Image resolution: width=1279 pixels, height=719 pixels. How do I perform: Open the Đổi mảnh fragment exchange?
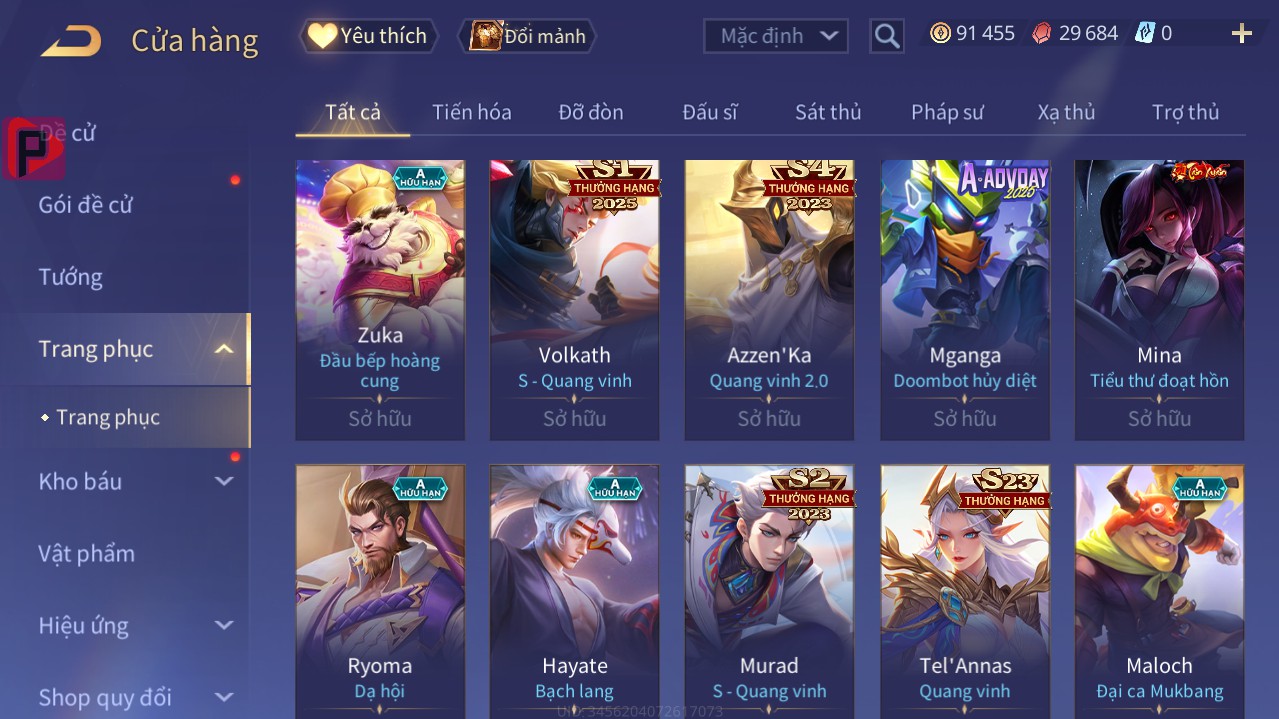528,36
